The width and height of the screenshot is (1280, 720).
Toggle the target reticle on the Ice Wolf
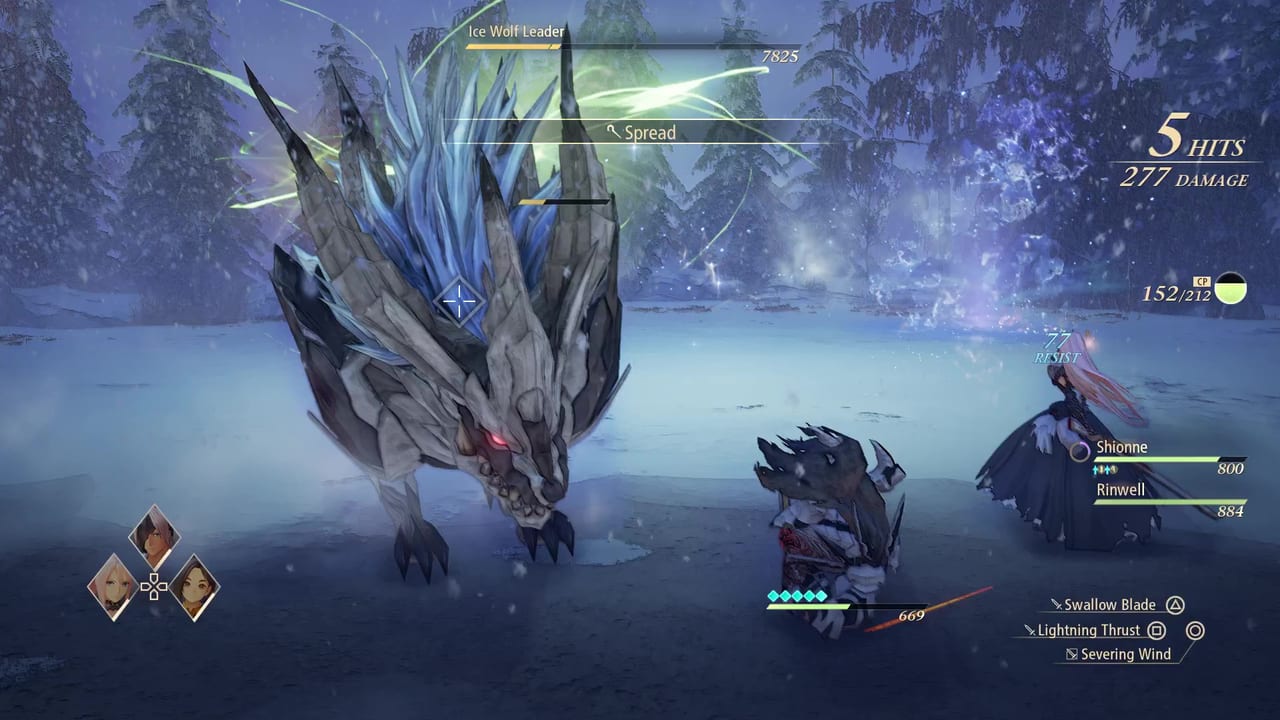(x=460, y=300)
